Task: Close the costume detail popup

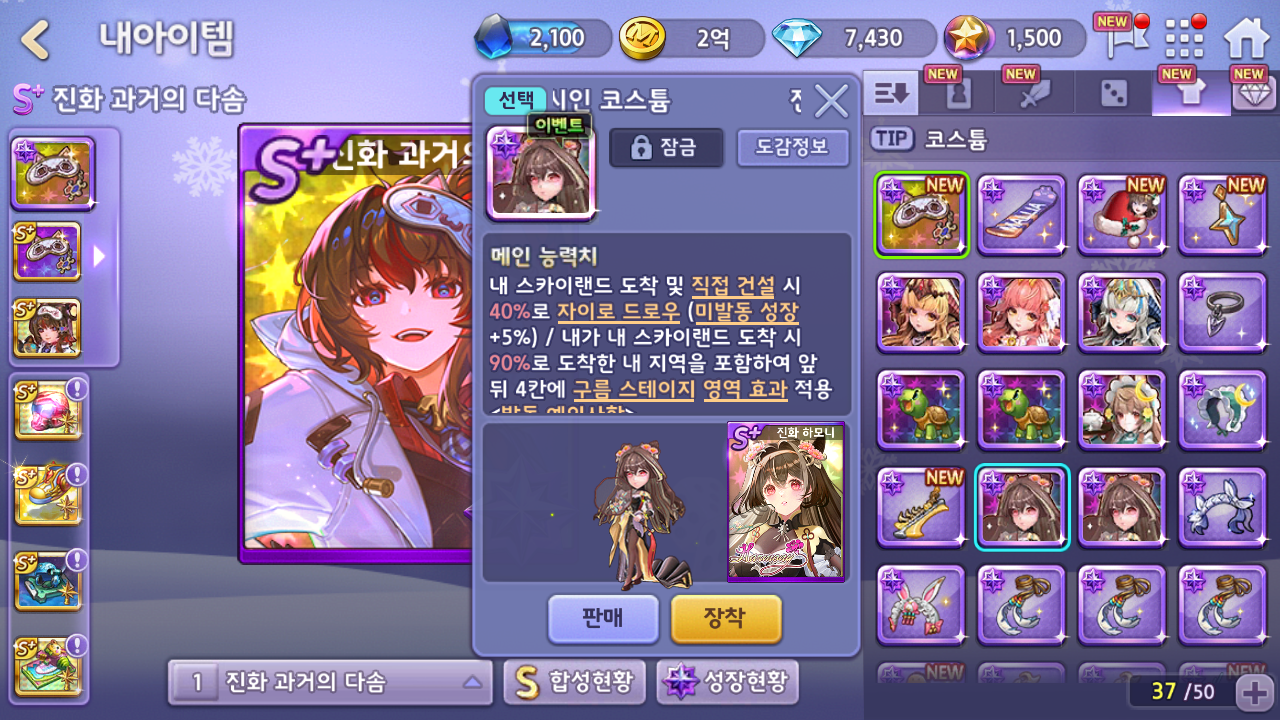Action: coord(830,101)
